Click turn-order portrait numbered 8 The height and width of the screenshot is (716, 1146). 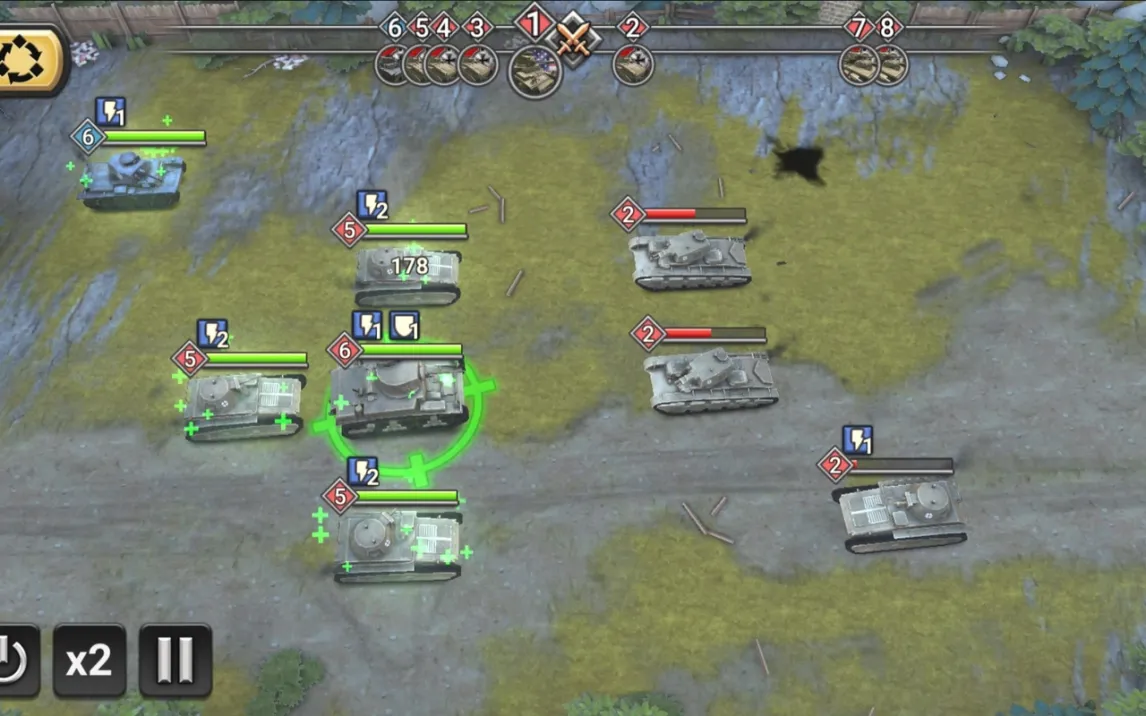[891, 65]
